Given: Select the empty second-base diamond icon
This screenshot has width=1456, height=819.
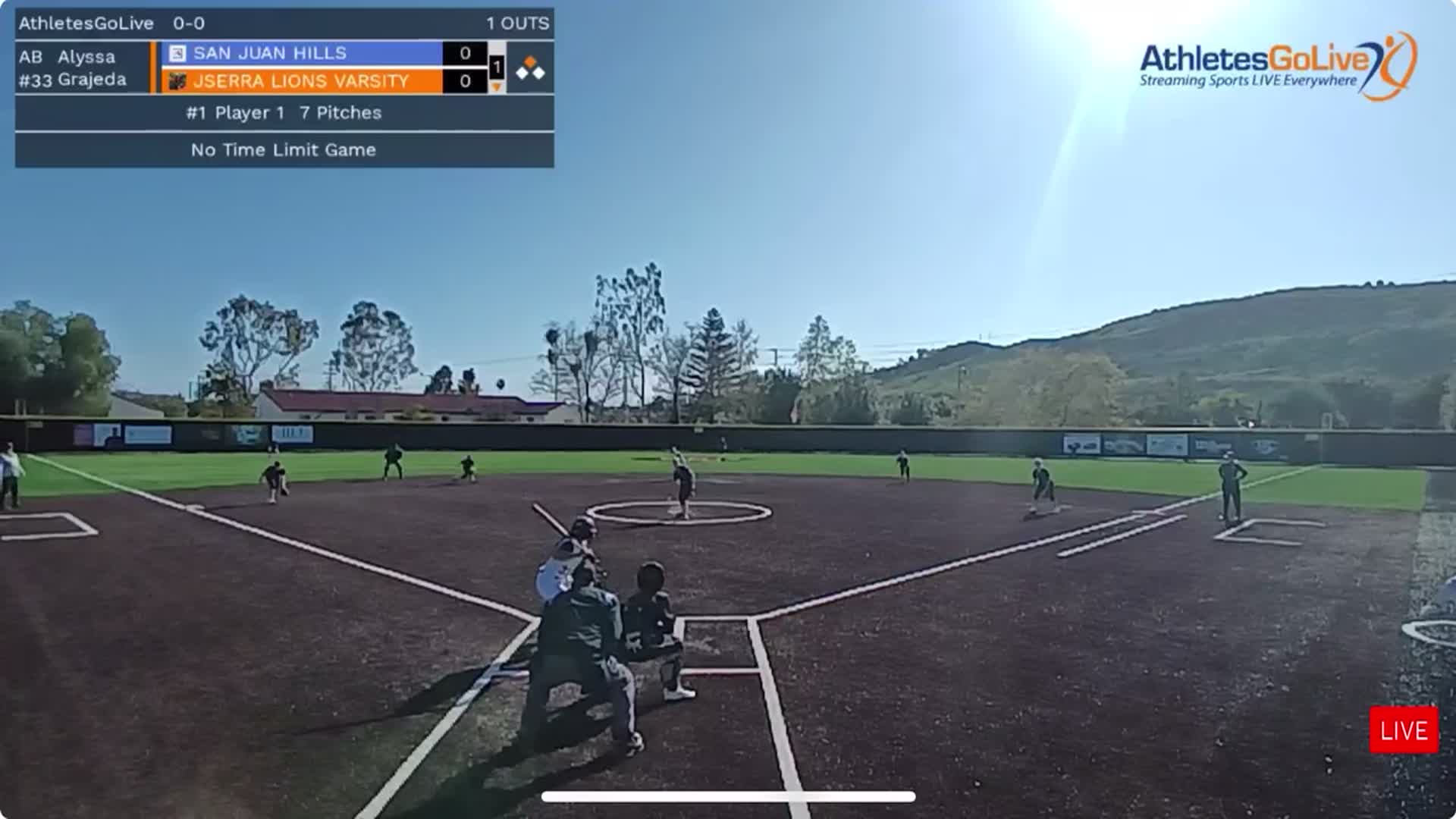Looking at the screenshot, I should click(x=540, y=72).
